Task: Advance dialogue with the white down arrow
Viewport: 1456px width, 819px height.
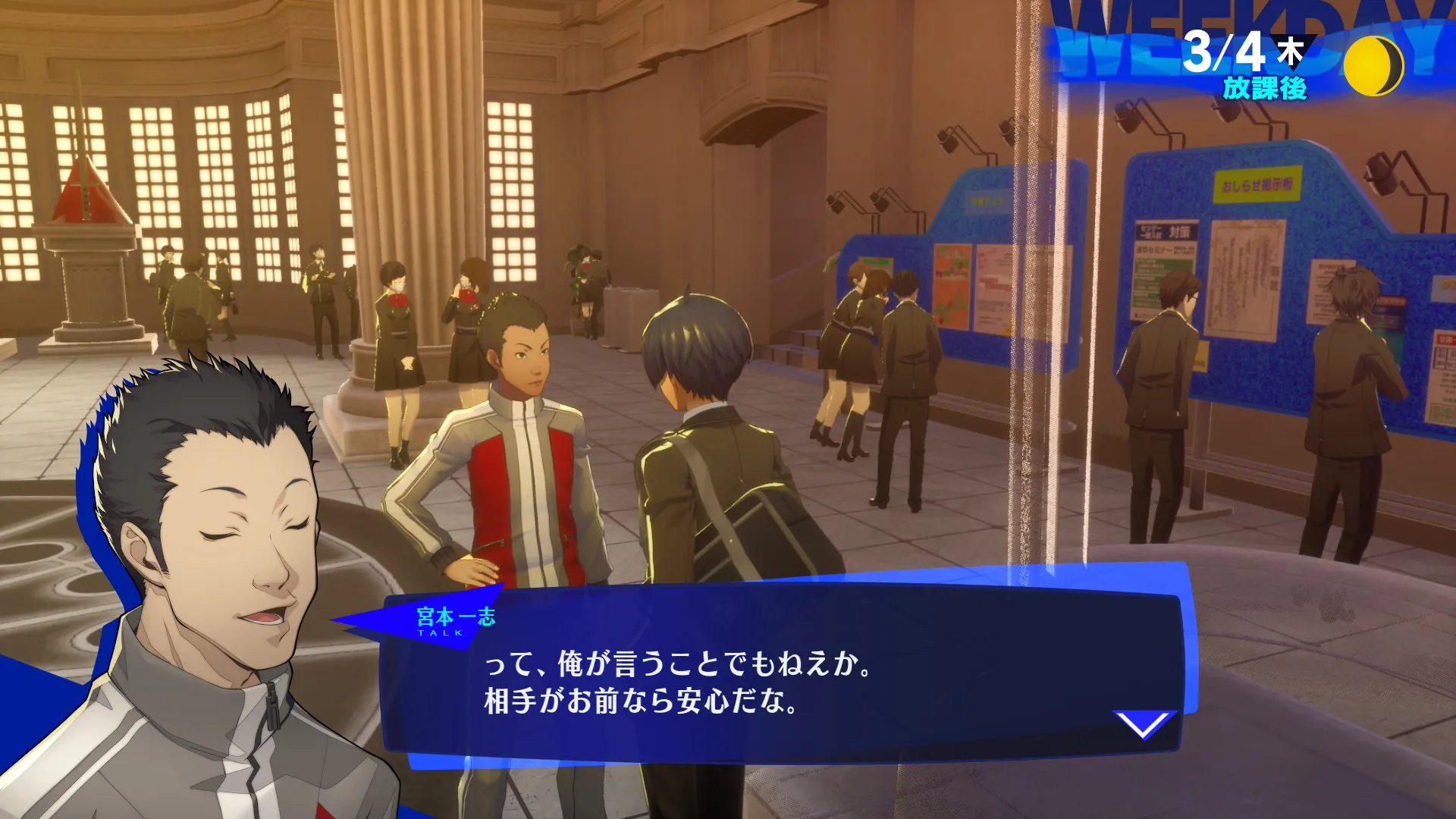Action: pyautogui.click(x=1144, y=724)
